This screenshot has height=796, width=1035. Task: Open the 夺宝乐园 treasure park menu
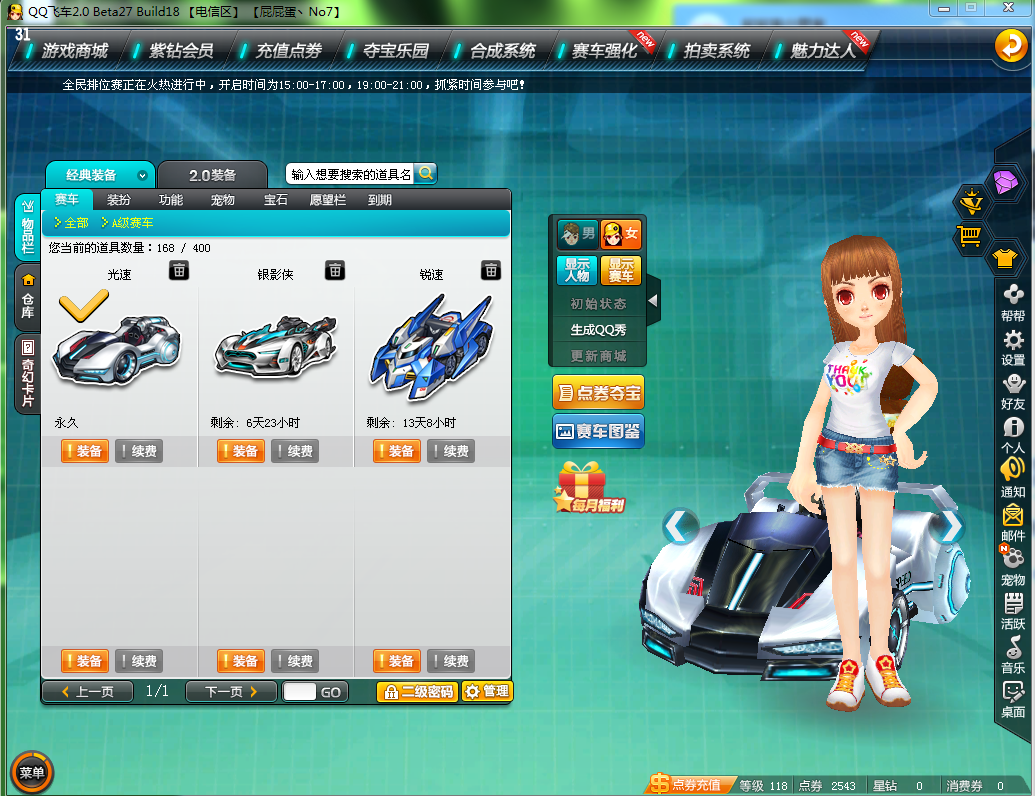(x=395, y=50)
